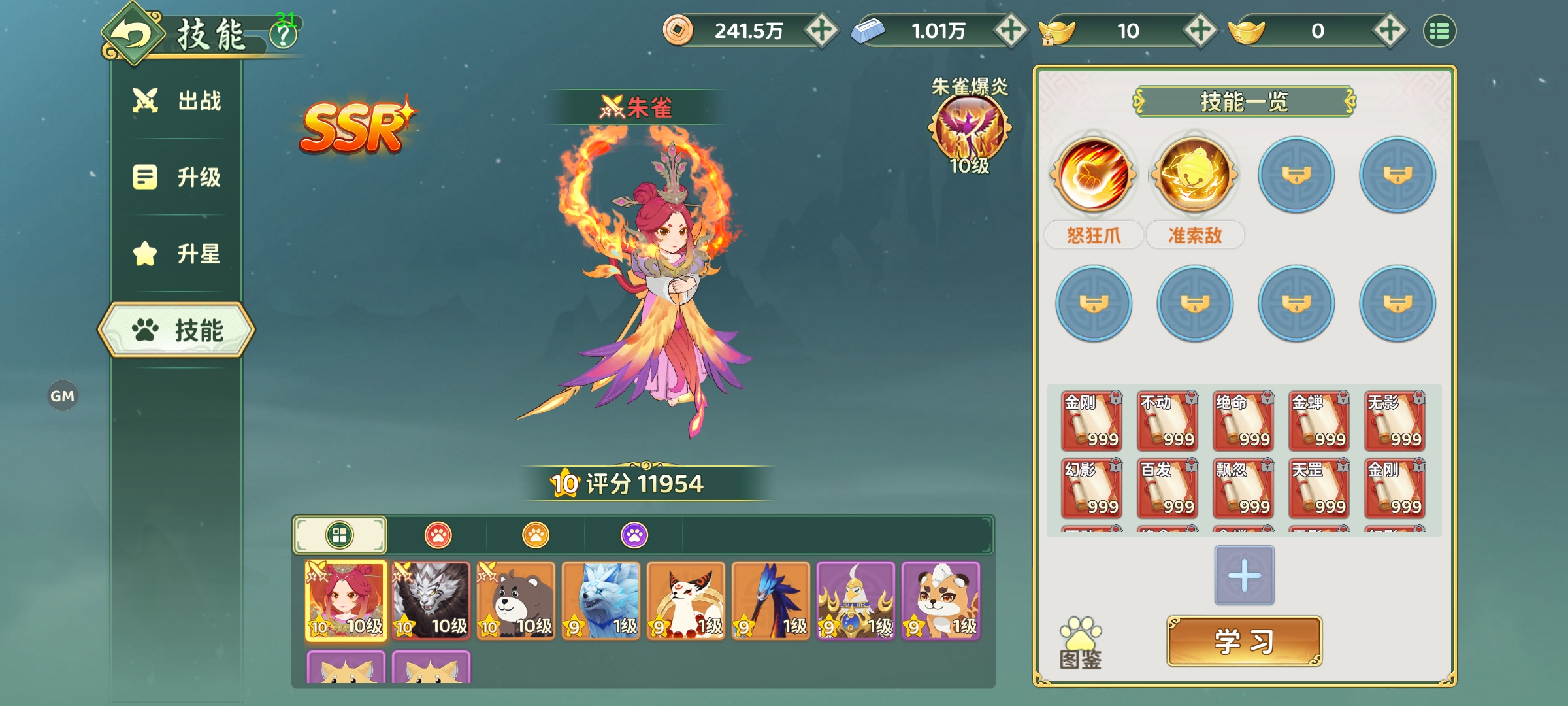Open the 图鉴 codex

1081,644
